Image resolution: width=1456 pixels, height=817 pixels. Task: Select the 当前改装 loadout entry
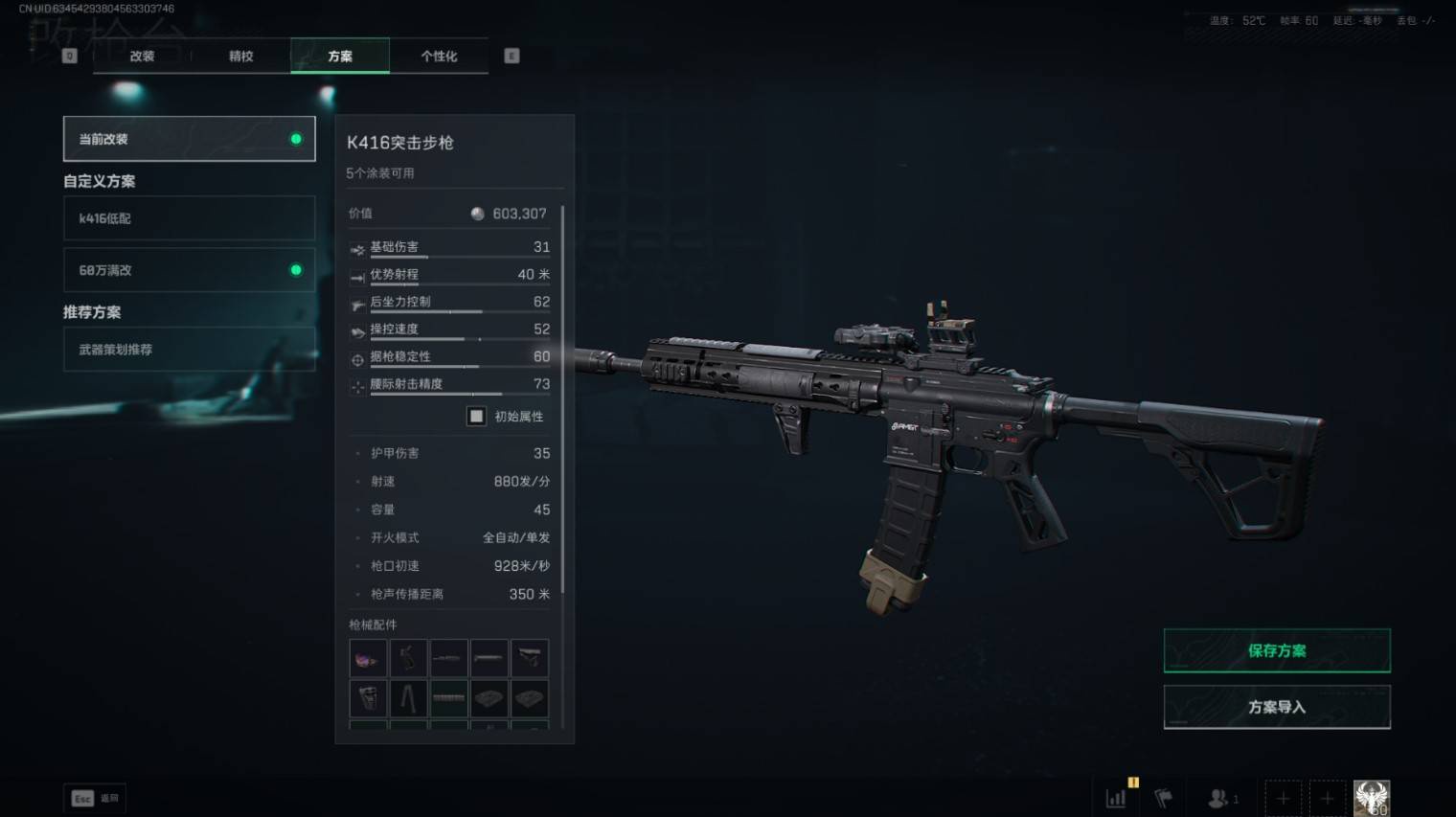(x=189, y=139)
